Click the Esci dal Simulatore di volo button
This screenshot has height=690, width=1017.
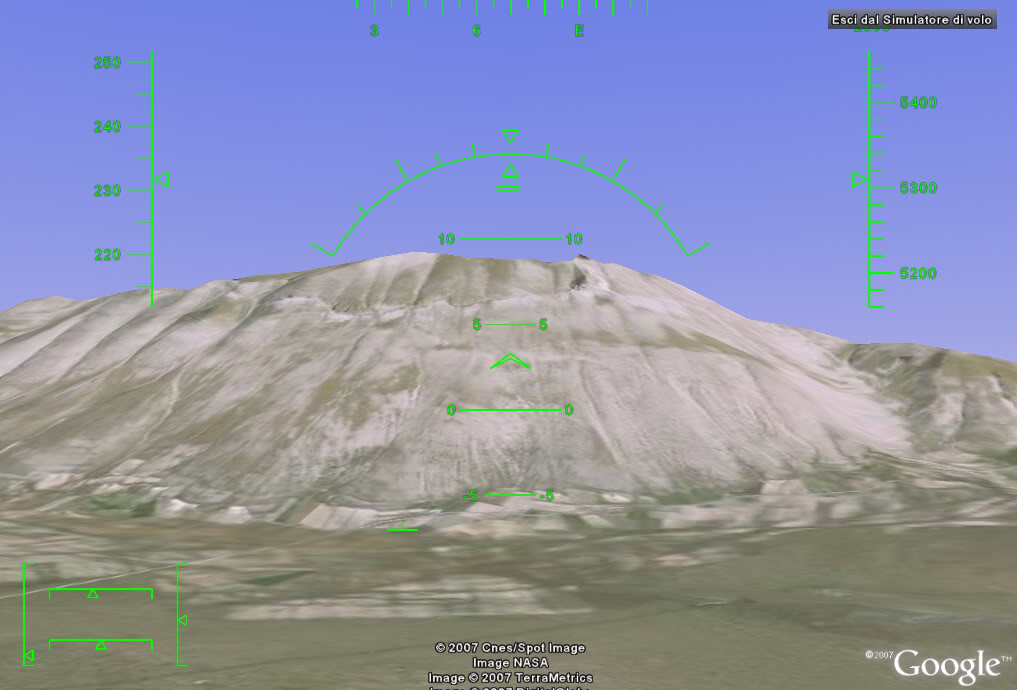(x=912, y=20)
